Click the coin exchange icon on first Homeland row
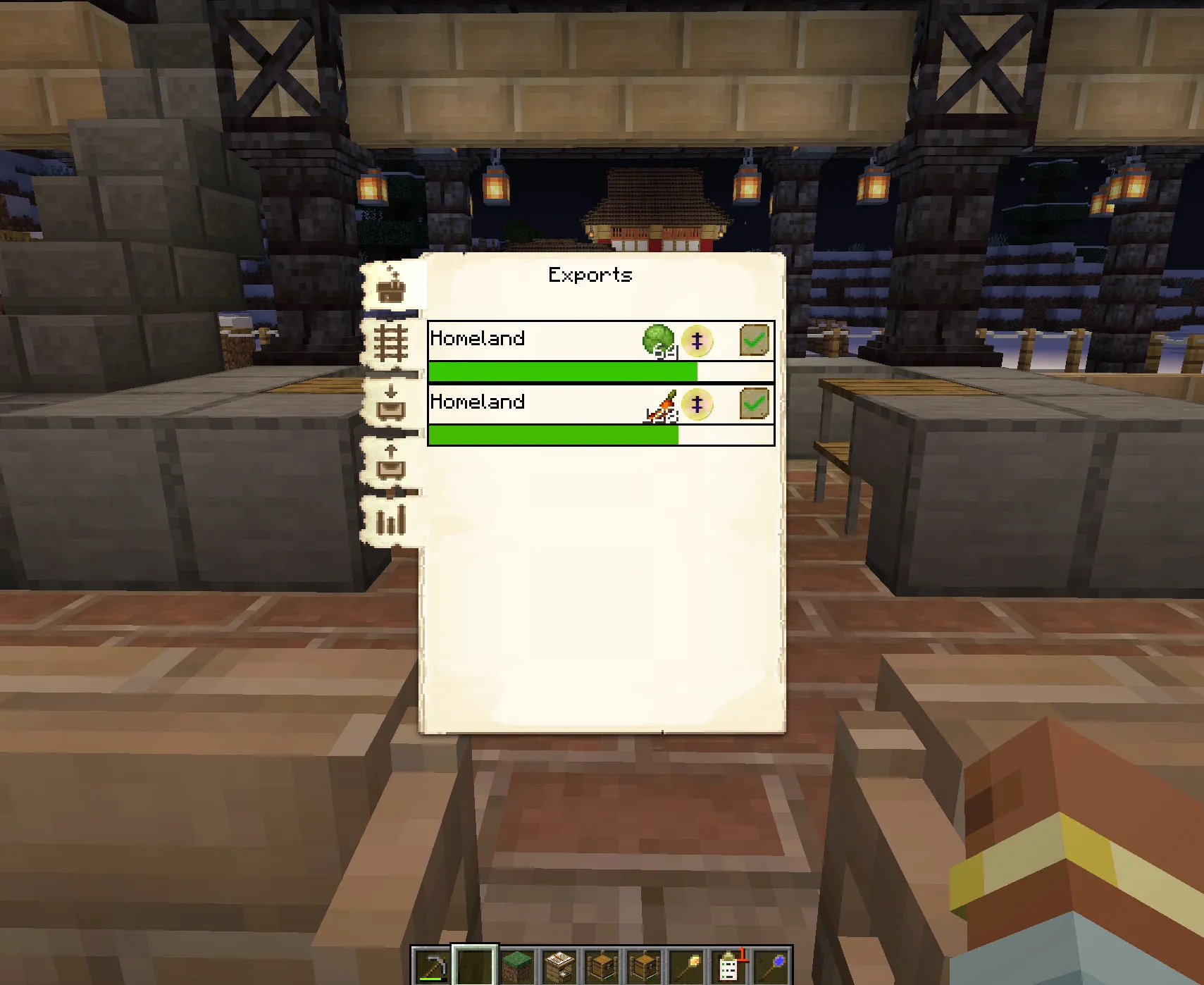The height and width of the screenshot is (985, 1204). pos(695,341)
